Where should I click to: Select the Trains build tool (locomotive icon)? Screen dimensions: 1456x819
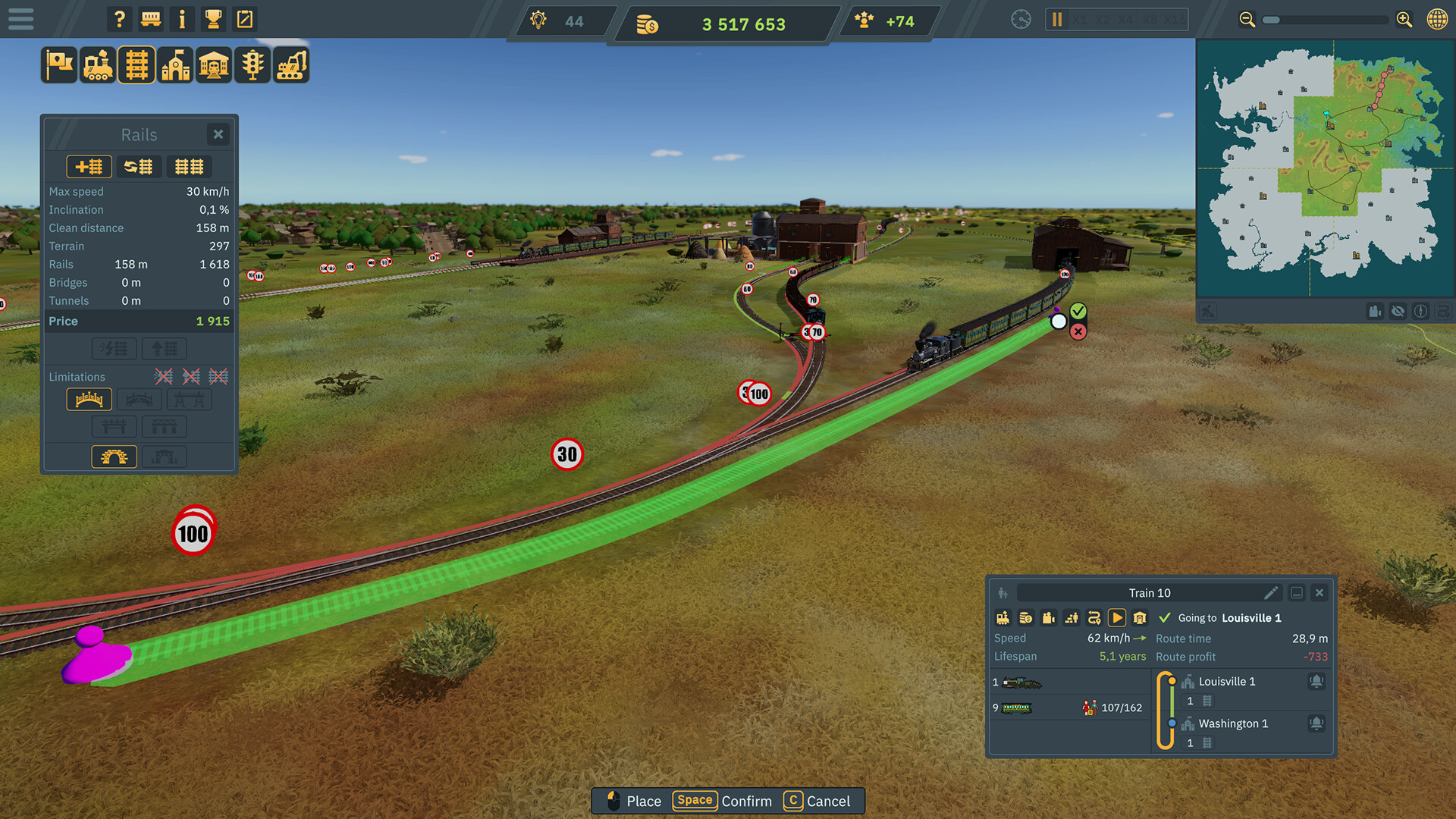pyautogui.click(x=97, y=64)
